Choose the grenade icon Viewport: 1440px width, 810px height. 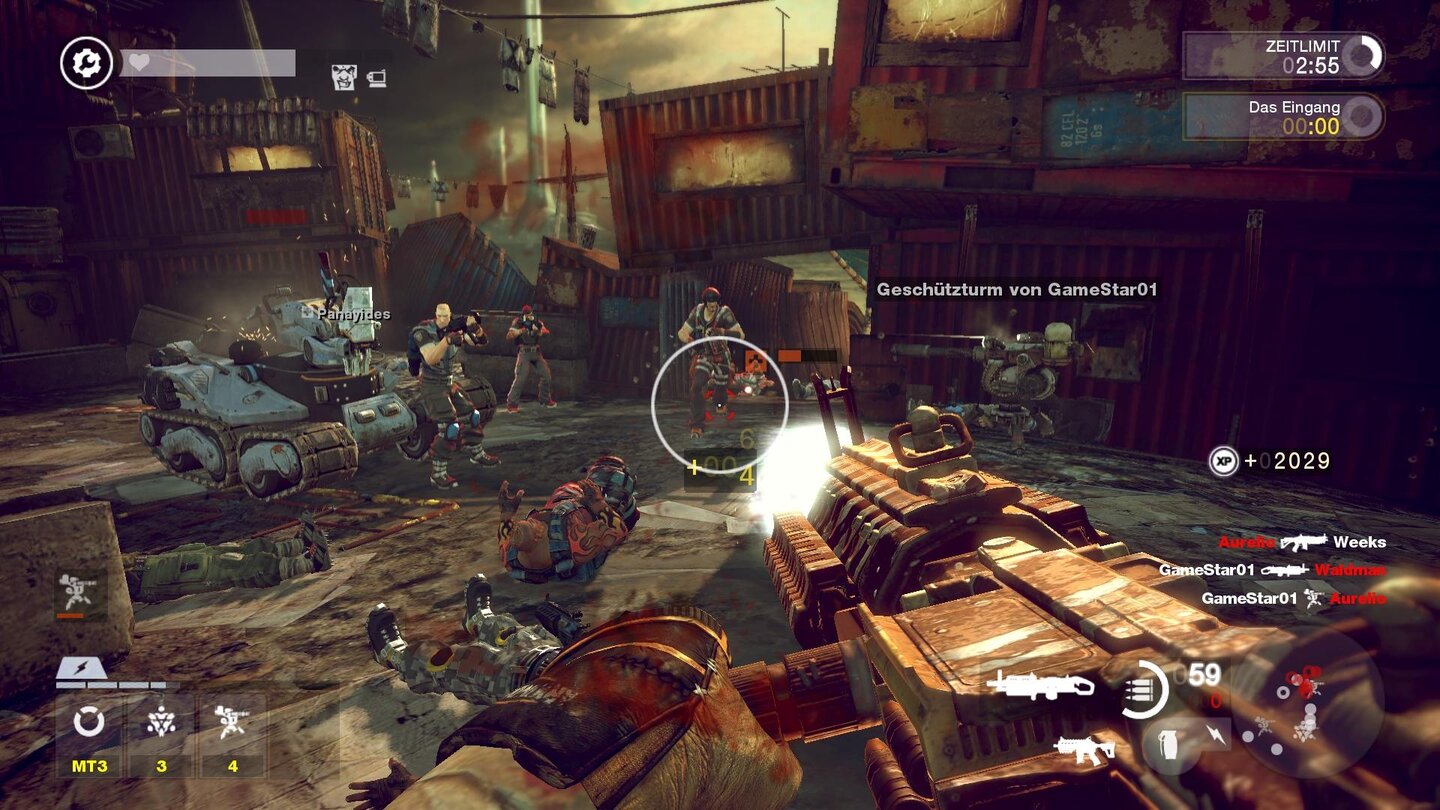pyautogui.click(x=1166, y=743)
